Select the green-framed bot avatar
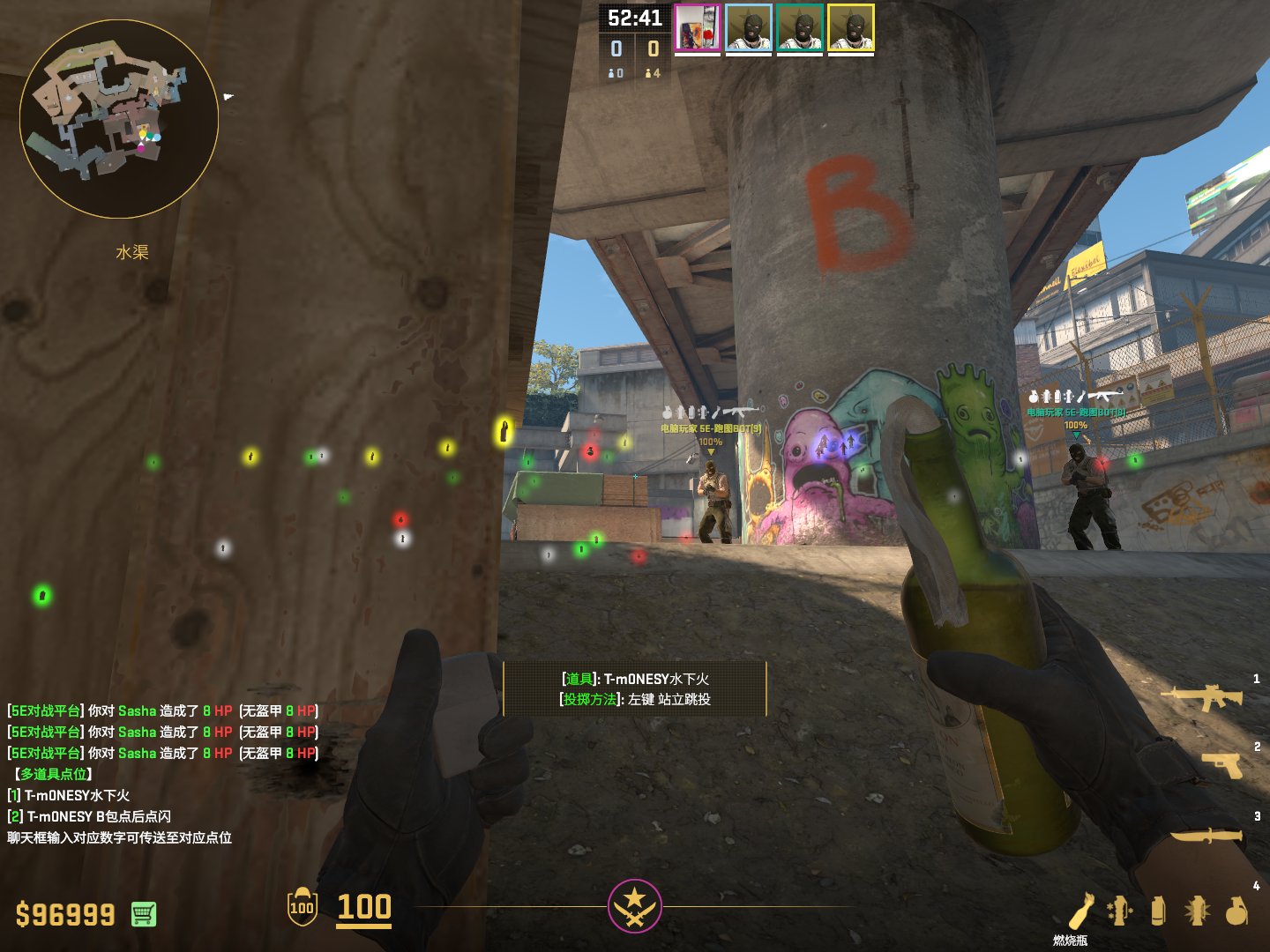The height and width of the screenshot is (952, 1270). [800, 28]
